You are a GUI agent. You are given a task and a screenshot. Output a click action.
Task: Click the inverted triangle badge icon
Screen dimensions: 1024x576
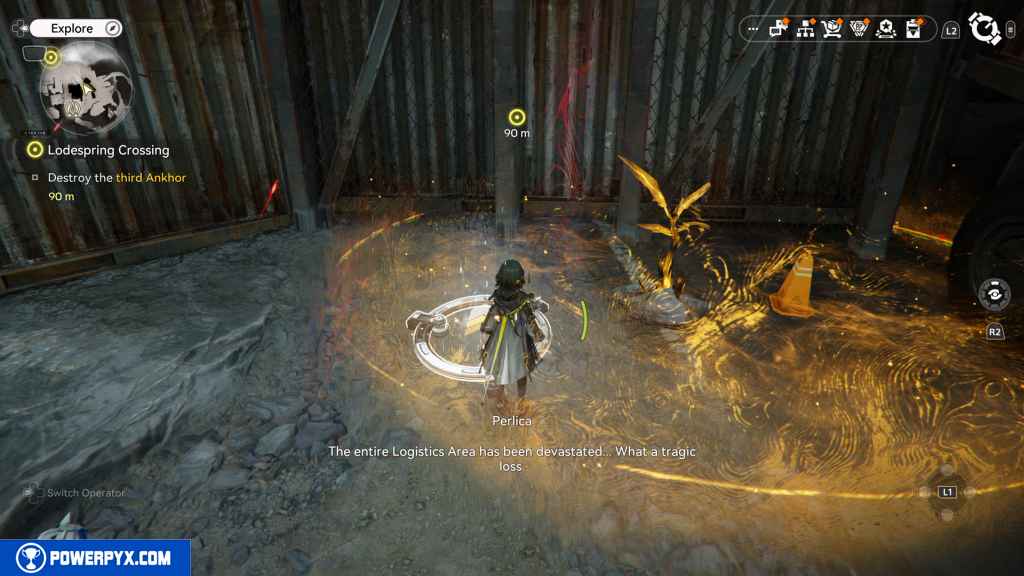tap(858, 29)
